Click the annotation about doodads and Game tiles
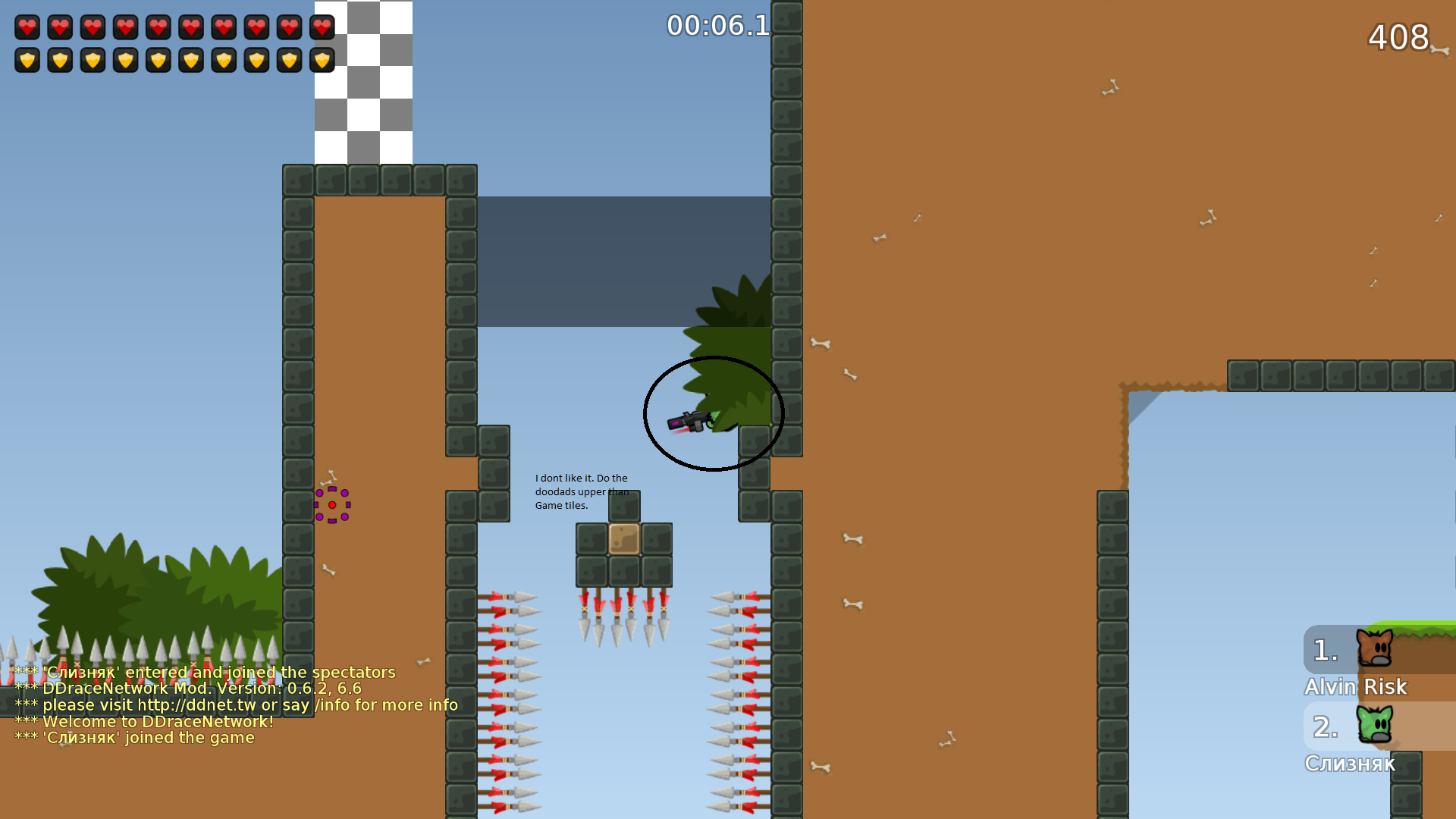This screenshot has width=1456, height=819. (x=581, y=491)
